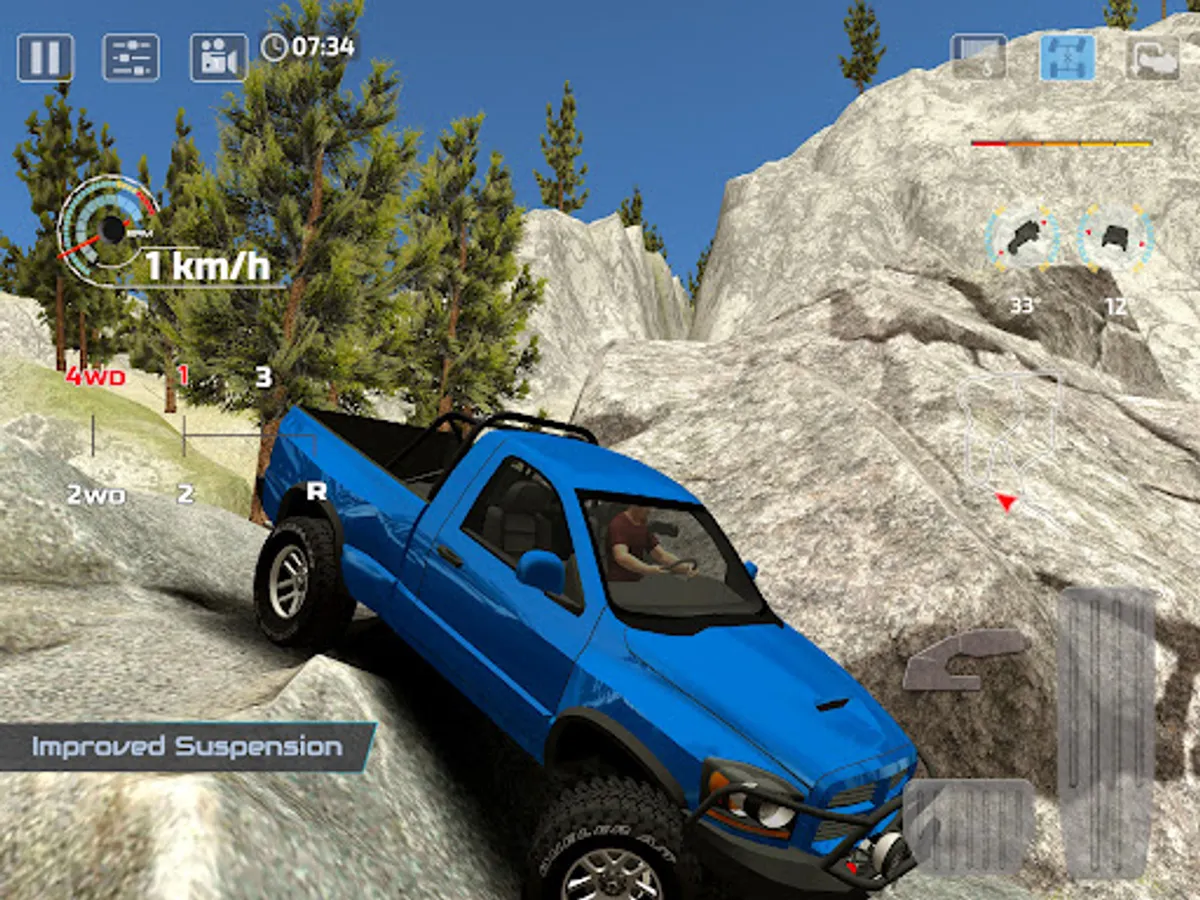Tap the vehicle reset icon with arrow
The height and width of the screenshot is (900, 1200).
click(1153, 57)
